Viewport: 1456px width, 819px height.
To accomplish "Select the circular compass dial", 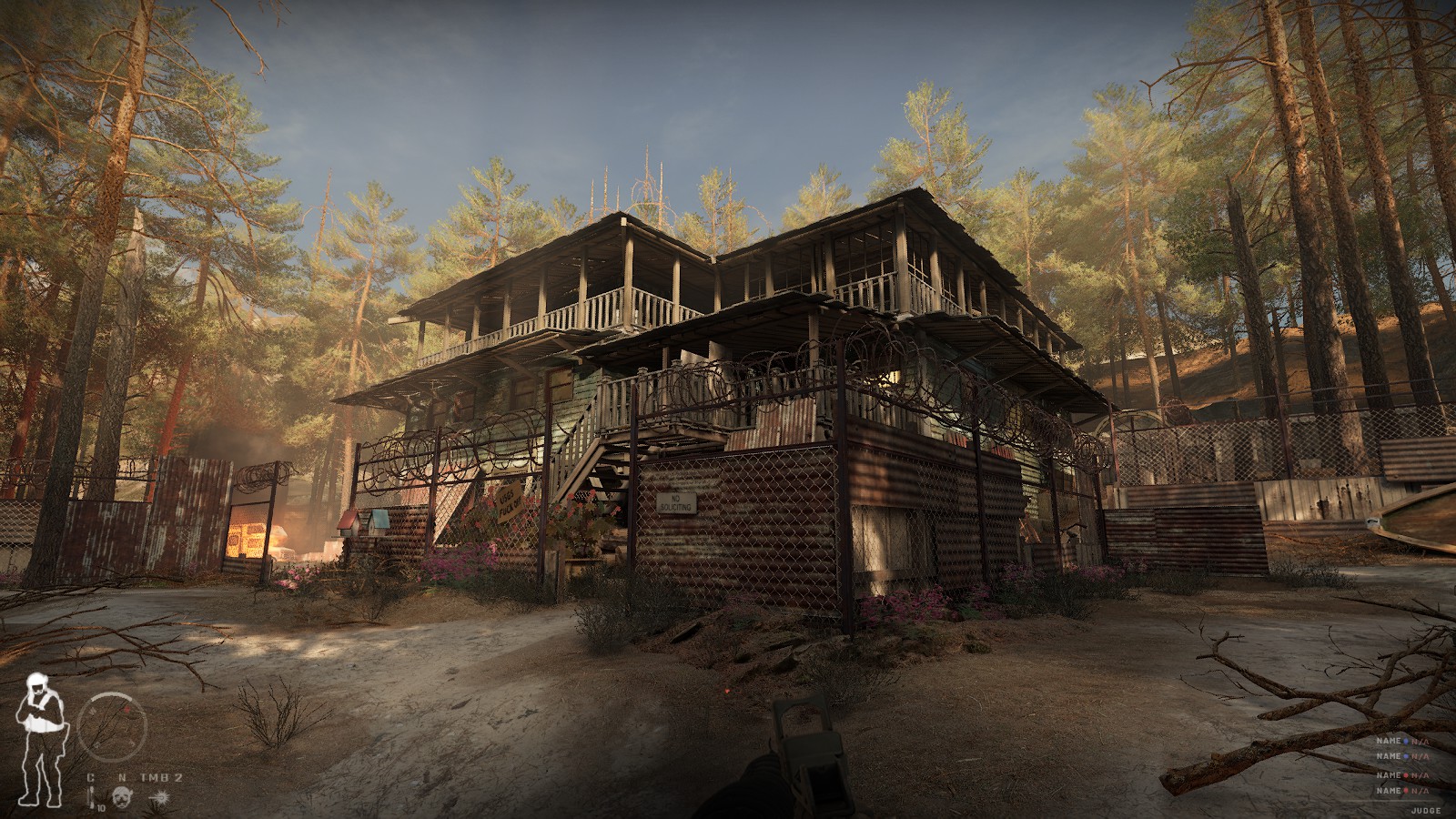I will pyautogui.click(x=111, y=728).
